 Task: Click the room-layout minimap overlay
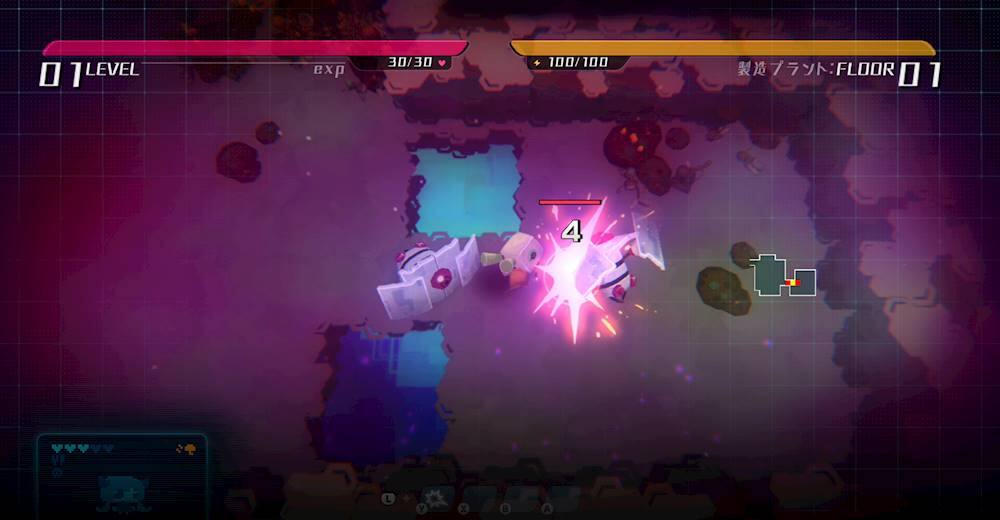[x=784, y=276]
